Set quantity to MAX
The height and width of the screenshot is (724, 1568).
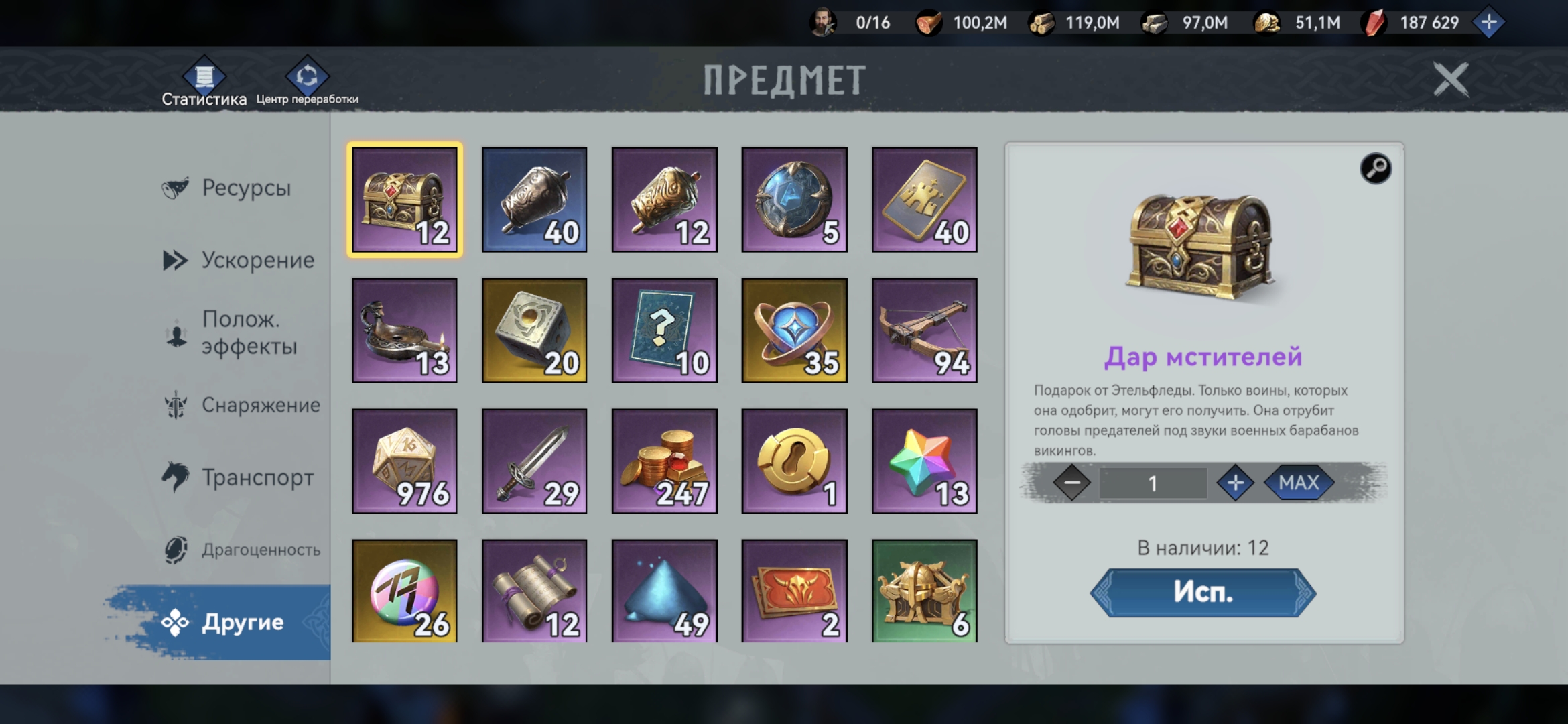pyautogui.click(x=1298, y=483)
